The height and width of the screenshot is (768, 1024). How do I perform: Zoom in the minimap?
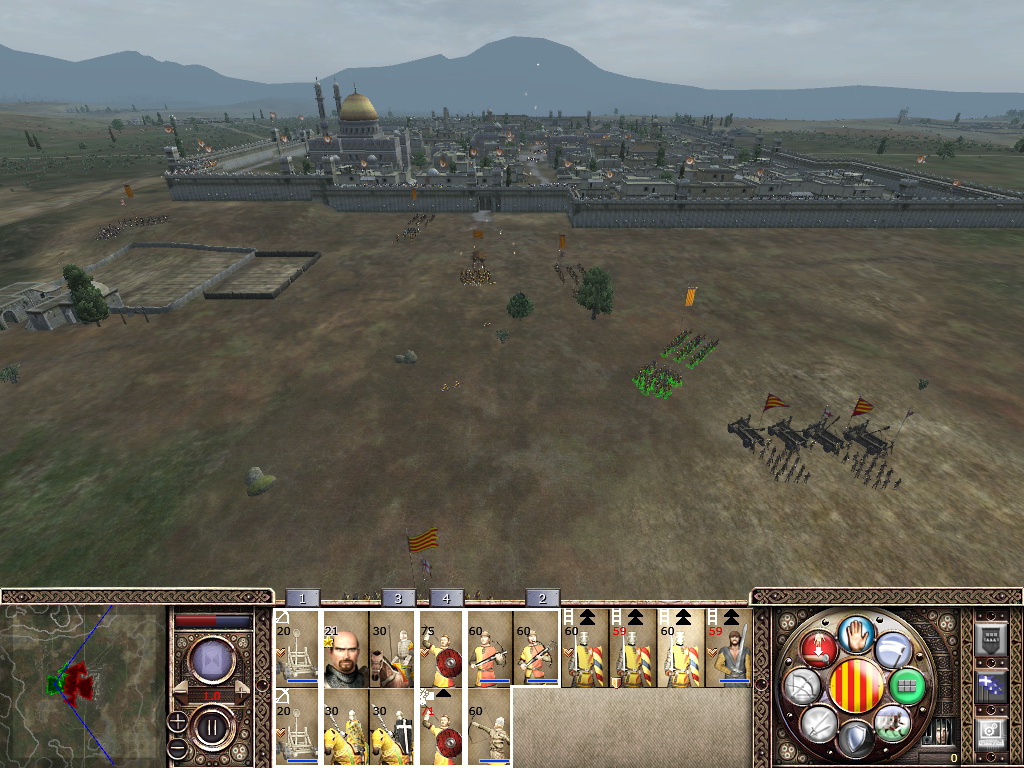[x=177, y=721]
